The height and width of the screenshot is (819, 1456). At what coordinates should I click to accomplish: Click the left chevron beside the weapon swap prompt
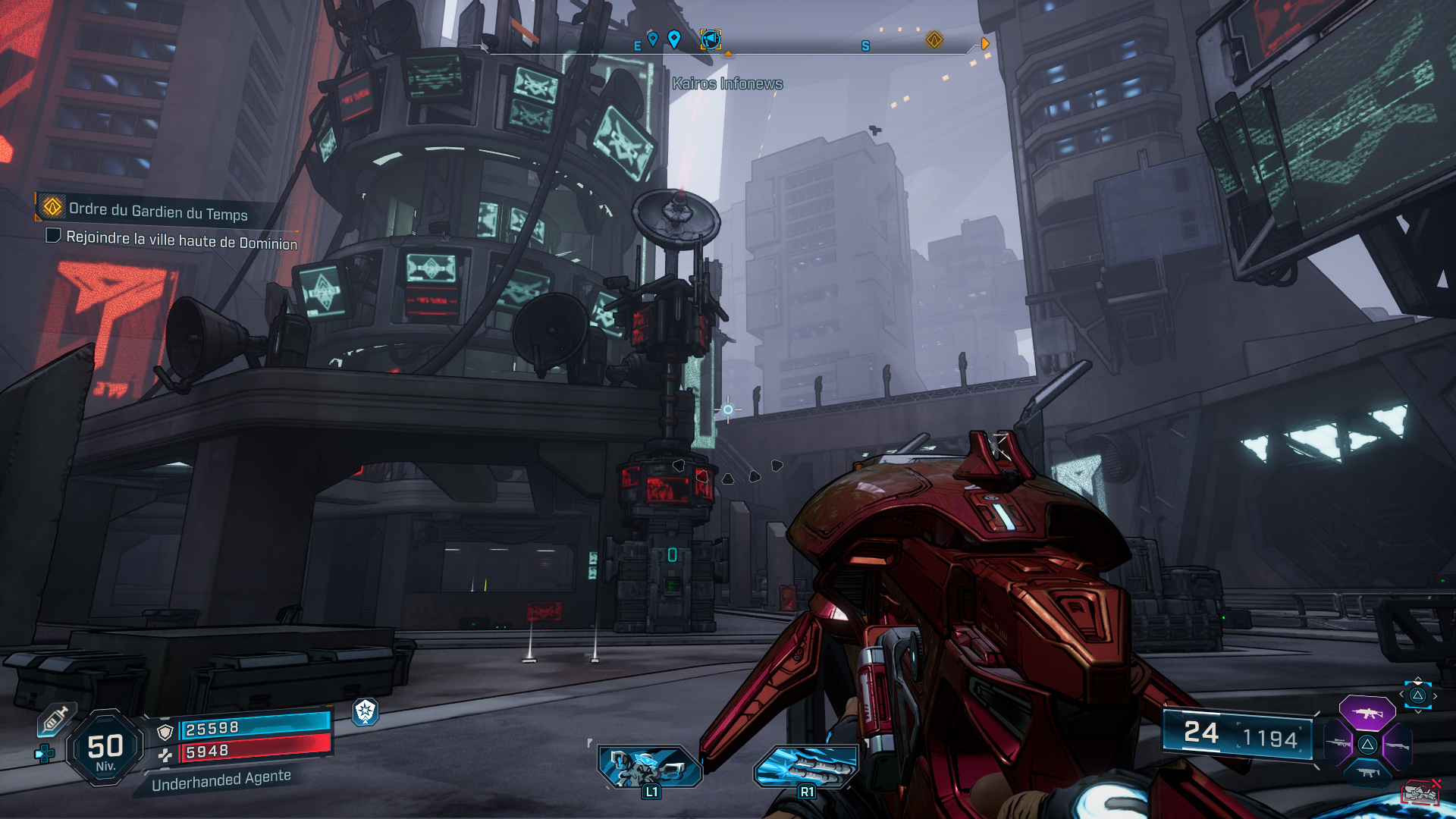click(1401, 694)
